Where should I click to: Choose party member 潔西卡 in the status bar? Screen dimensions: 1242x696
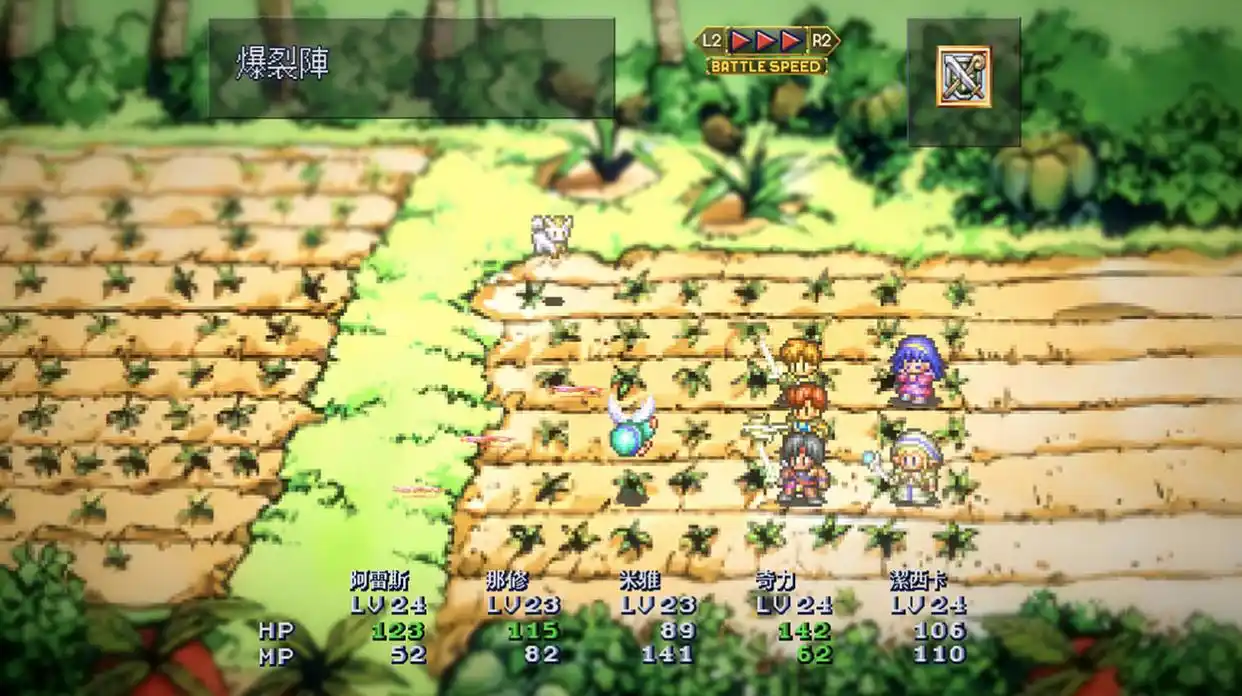click(918, 581)
